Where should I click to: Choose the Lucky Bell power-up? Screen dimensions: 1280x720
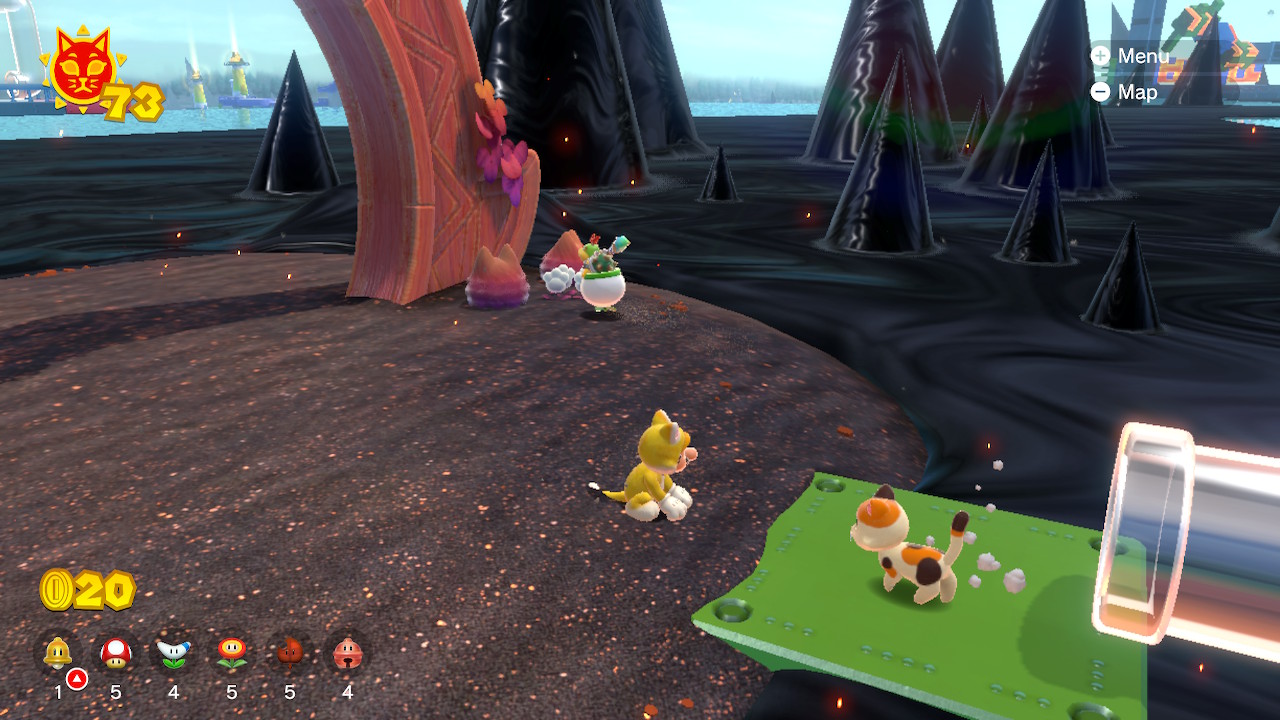tap(347, 653)
